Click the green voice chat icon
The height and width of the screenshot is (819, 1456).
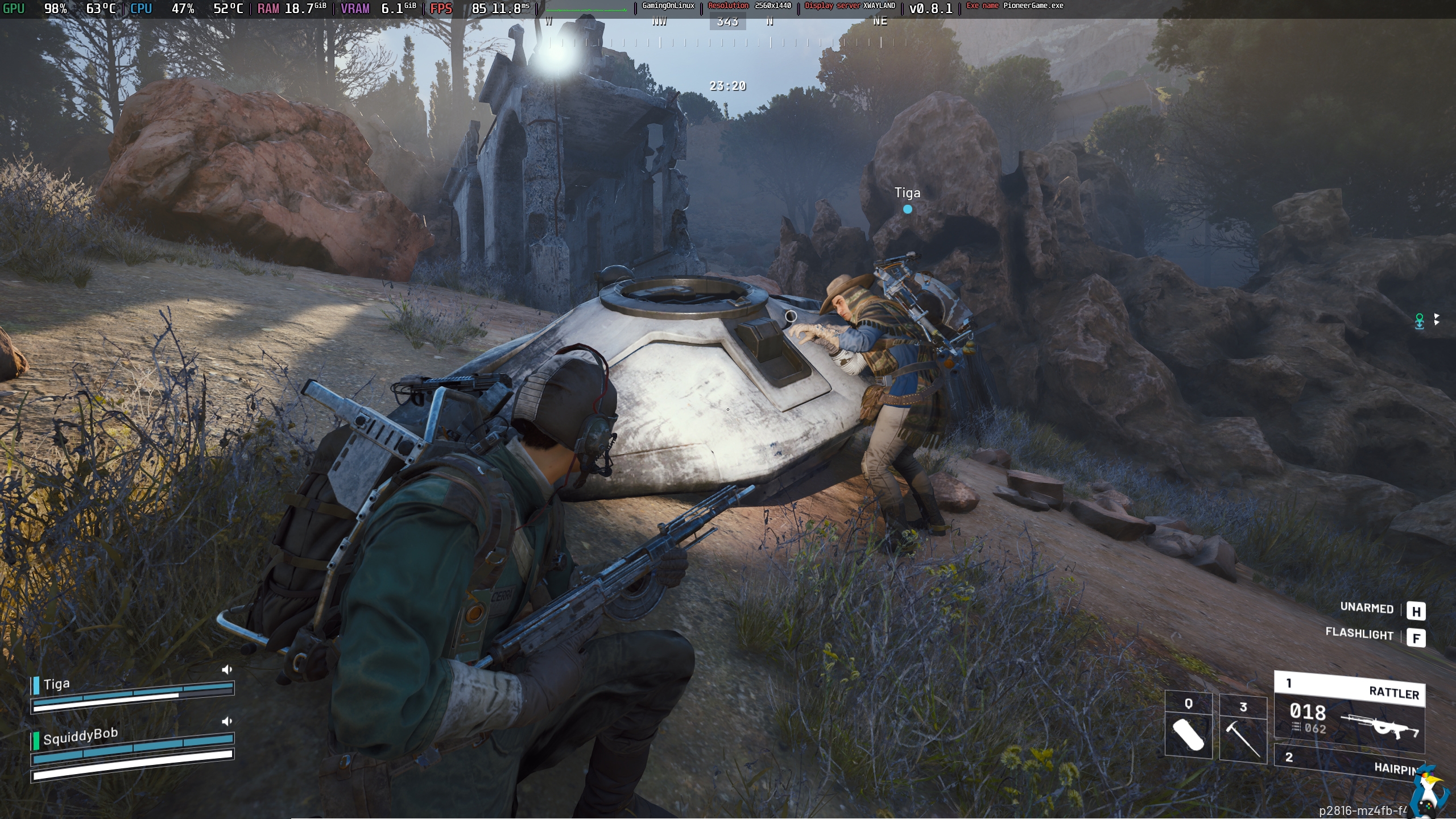[x=1420, y=321]
